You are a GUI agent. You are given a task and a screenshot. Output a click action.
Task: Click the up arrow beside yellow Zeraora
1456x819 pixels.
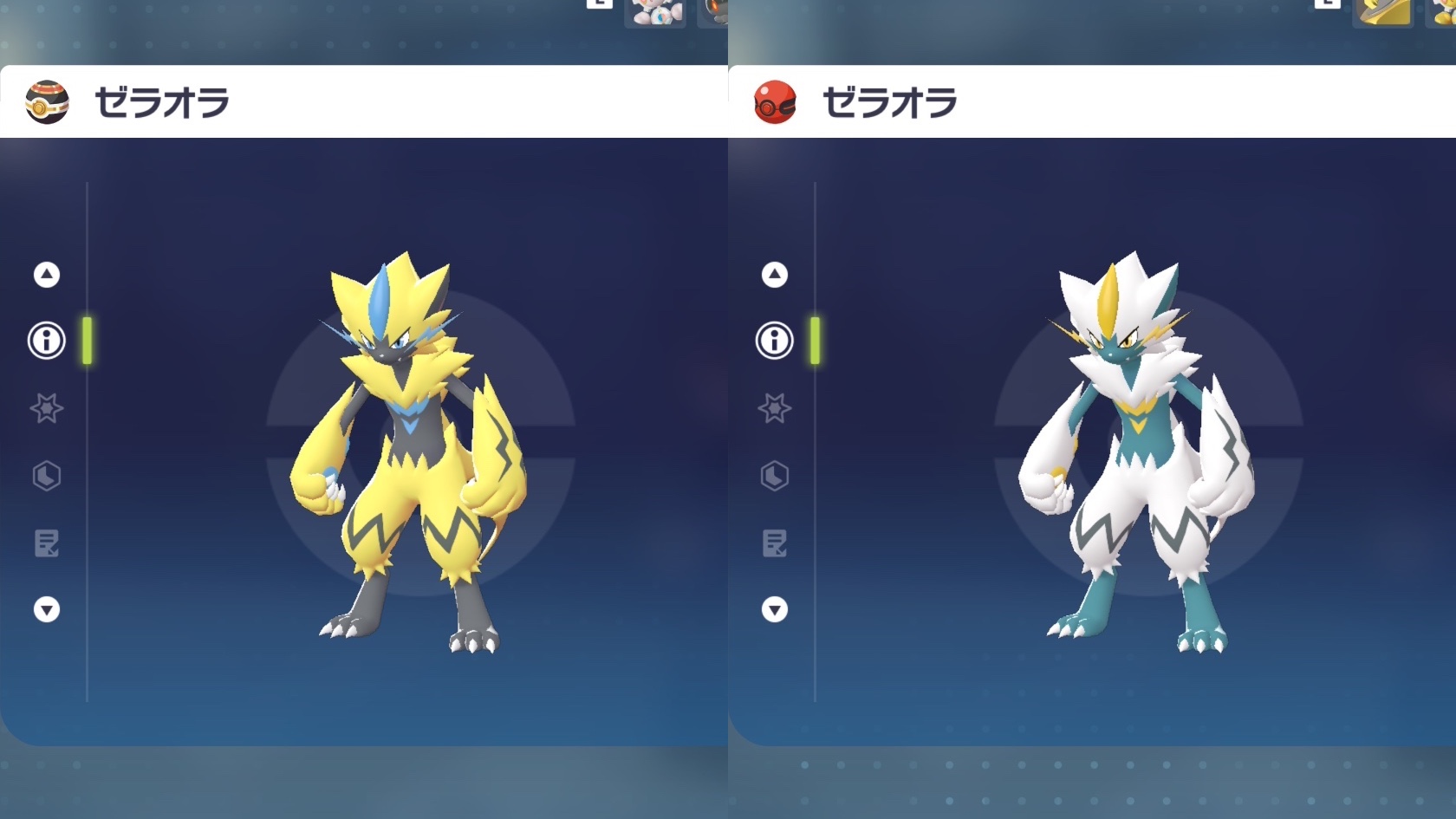click(47, 275)
